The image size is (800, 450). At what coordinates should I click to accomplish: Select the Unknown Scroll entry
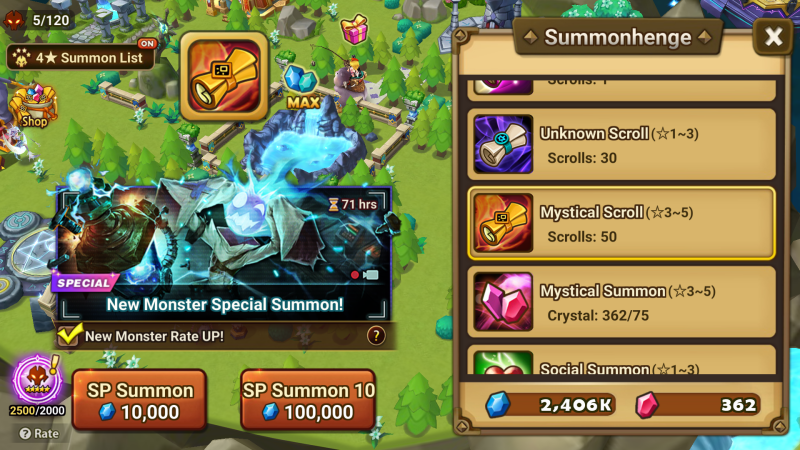(x=622, y=143)
